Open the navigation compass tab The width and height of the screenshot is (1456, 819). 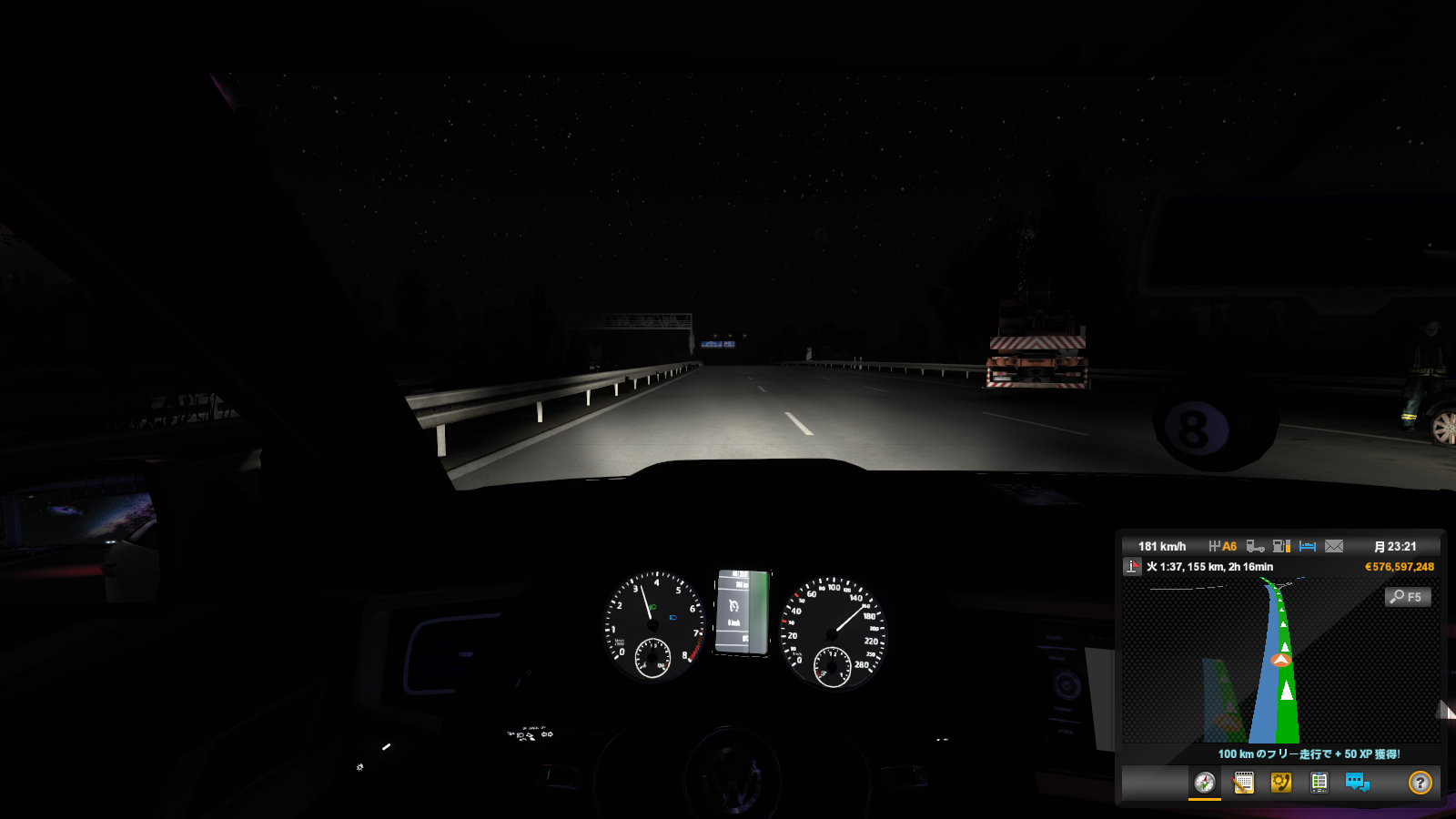pyautogui.click(x=1205, y=783)
